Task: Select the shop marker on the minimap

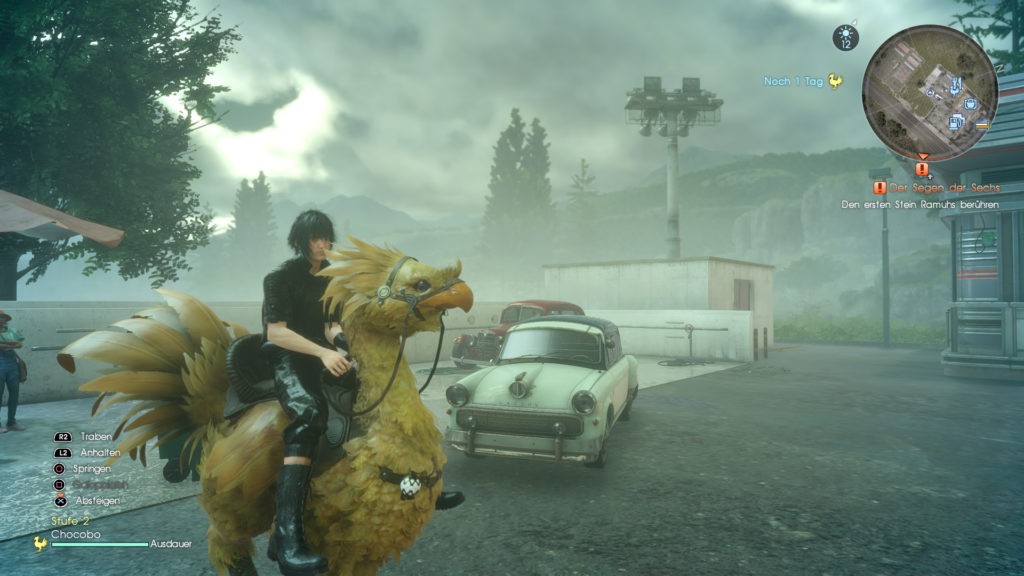Action: [970, 103]
